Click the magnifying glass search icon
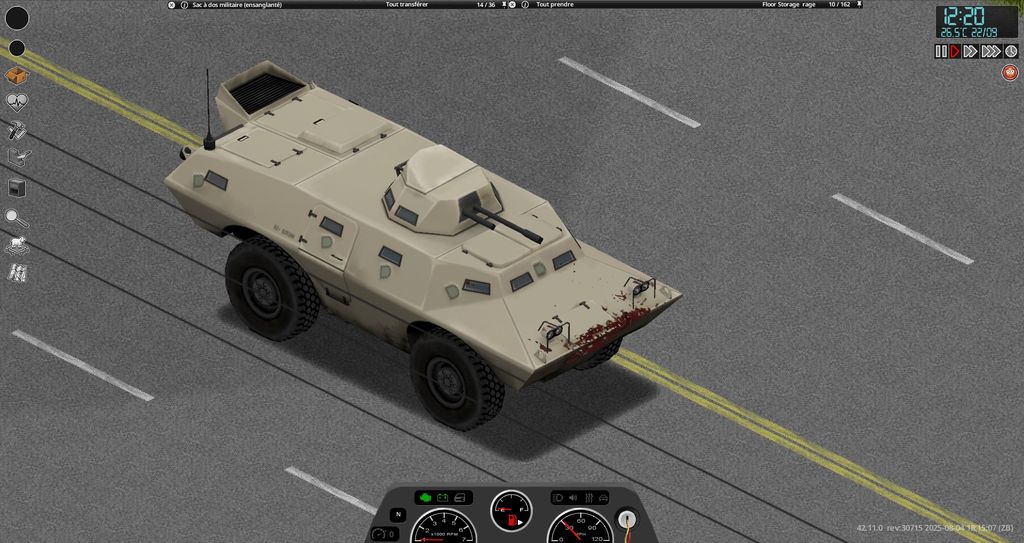The image size is (1024, 543). 17,216
